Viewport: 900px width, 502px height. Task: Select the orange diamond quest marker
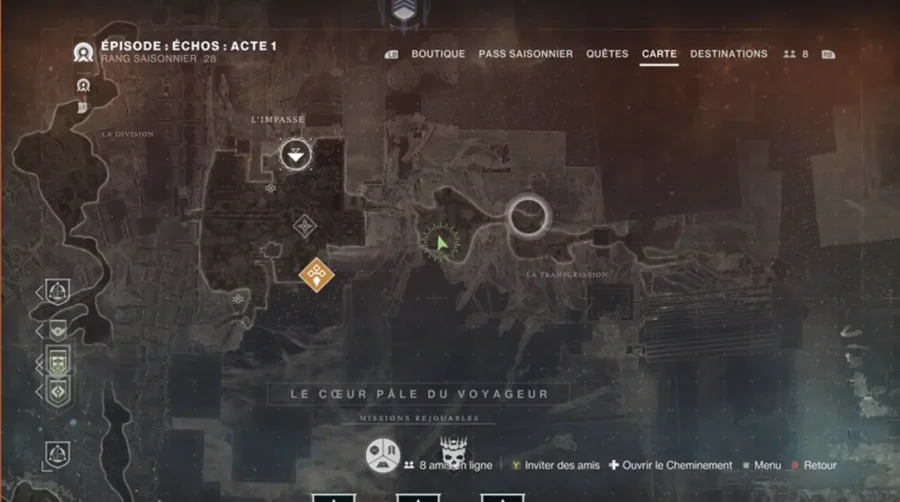point(316,271)
